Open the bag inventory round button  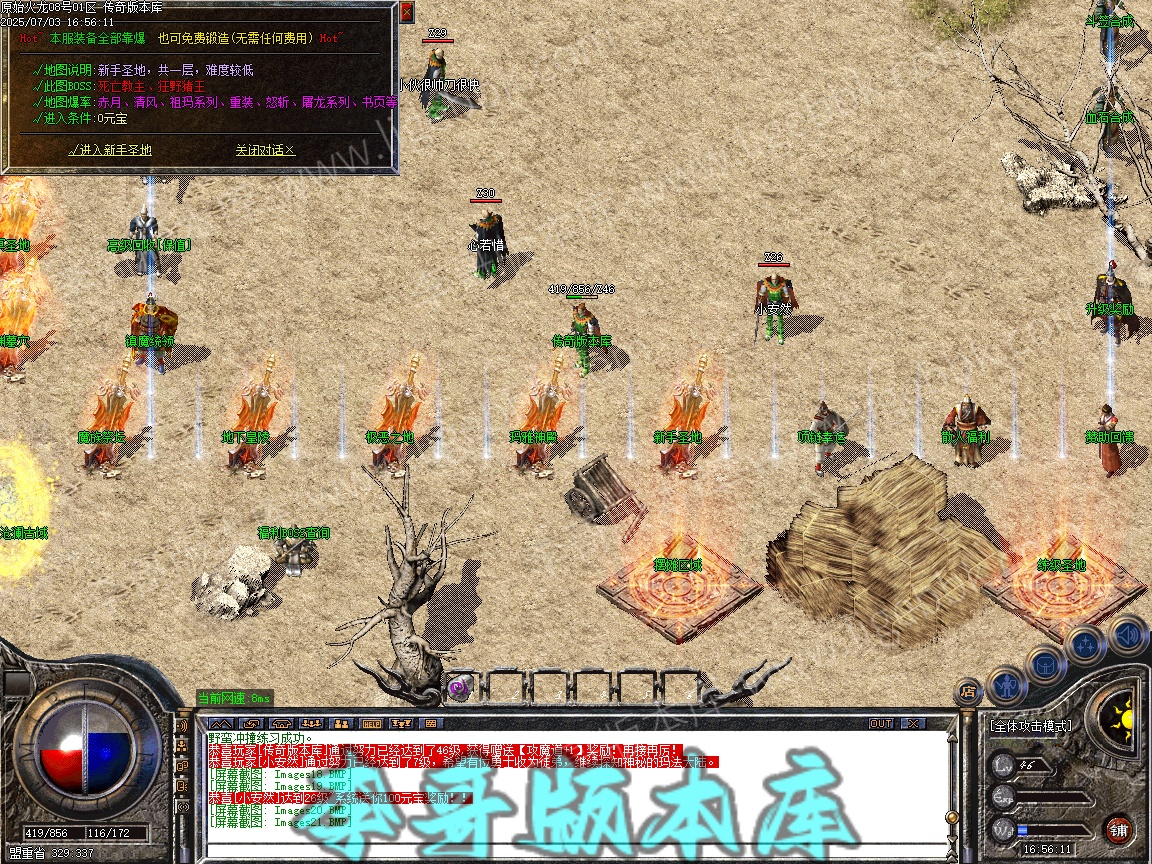tap(1045, 664)
